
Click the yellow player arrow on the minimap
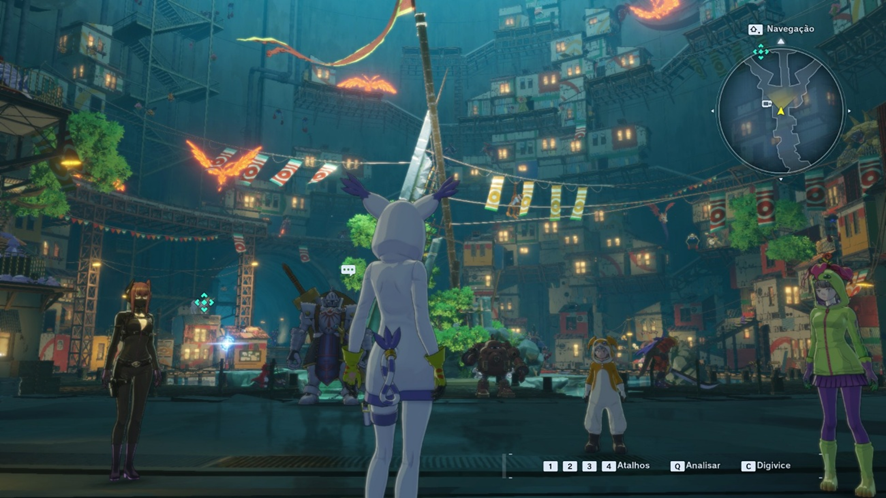(x=780, y=110)
